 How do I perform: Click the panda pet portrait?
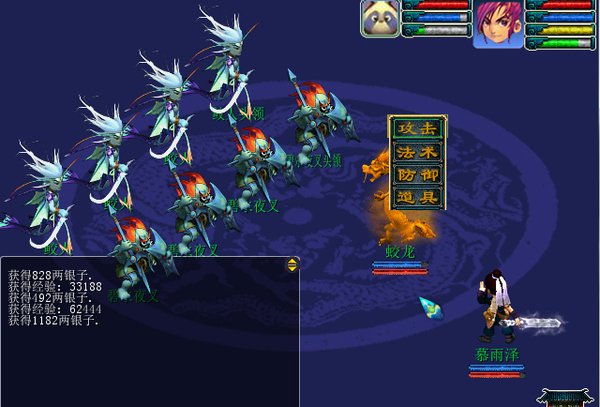(381, 18)
